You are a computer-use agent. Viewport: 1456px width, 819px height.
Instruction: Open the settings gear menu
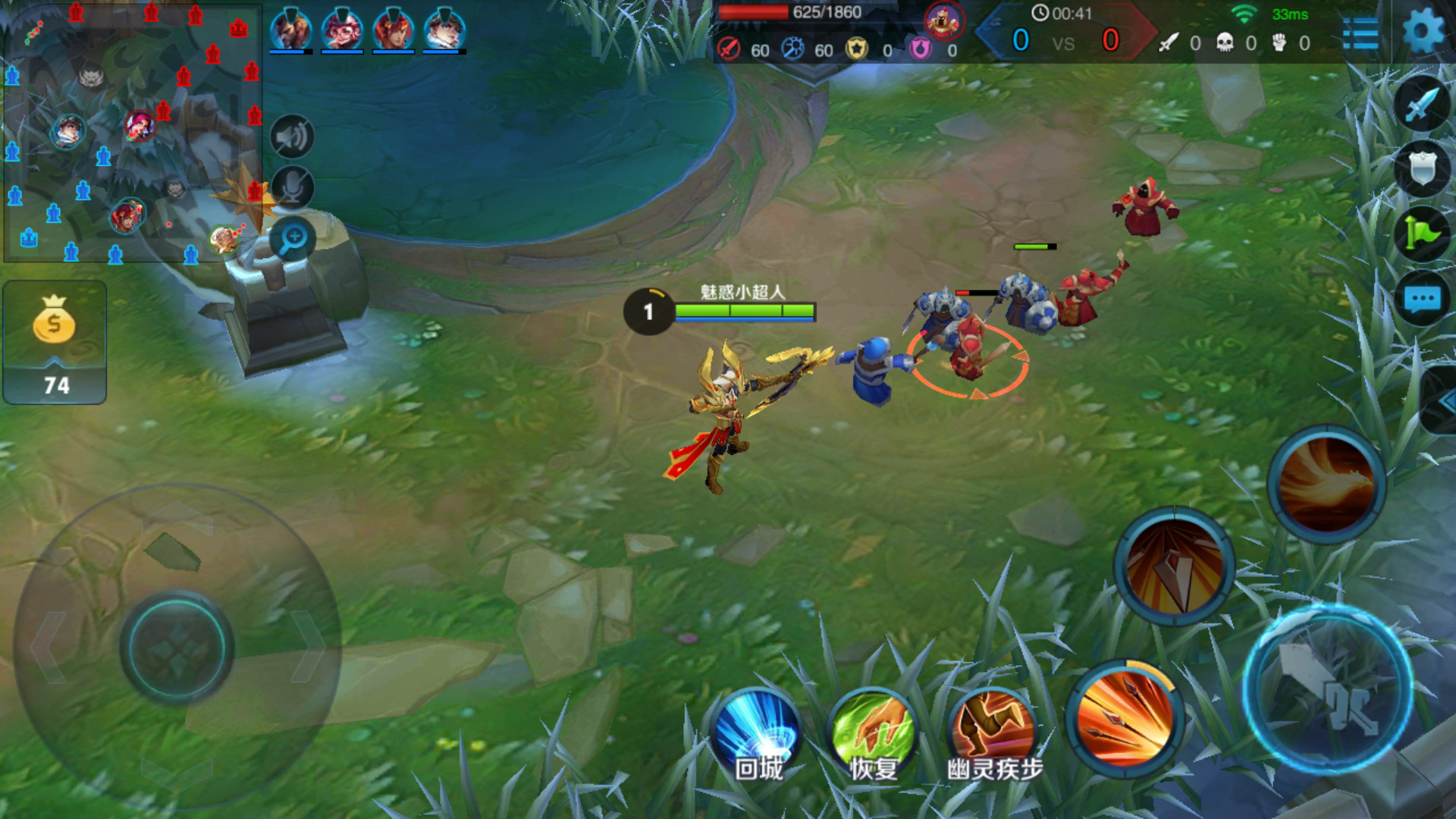point(1423,32)
